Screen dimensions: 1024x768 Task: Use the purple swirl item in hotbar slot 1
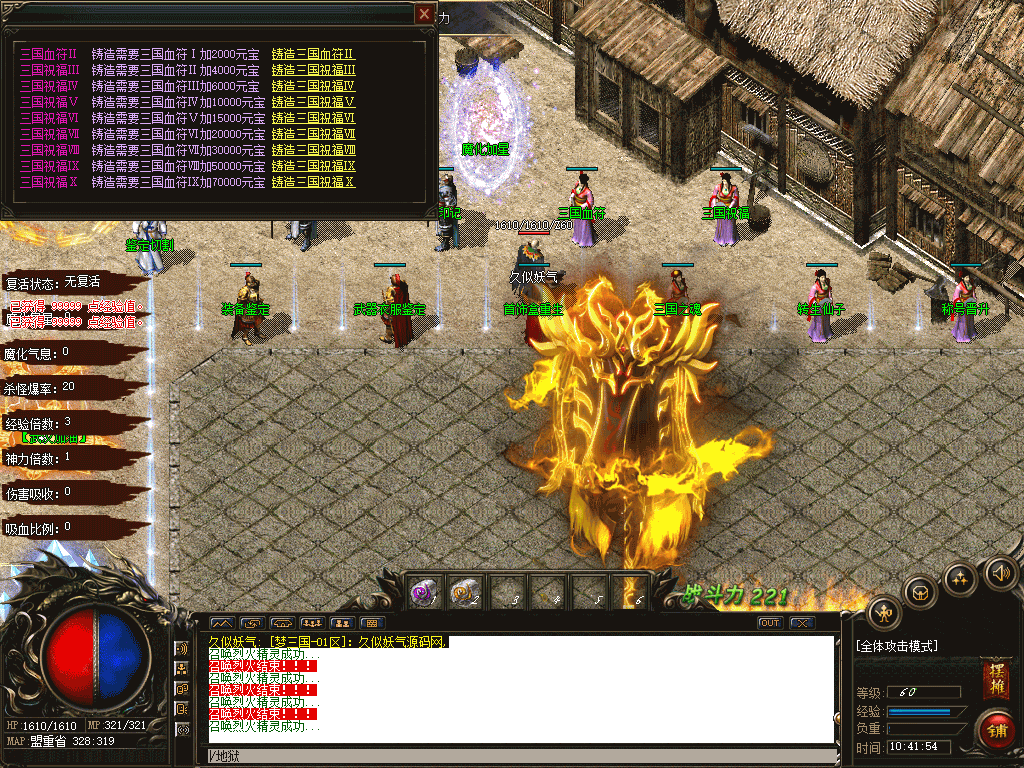[x=423, y=592]
